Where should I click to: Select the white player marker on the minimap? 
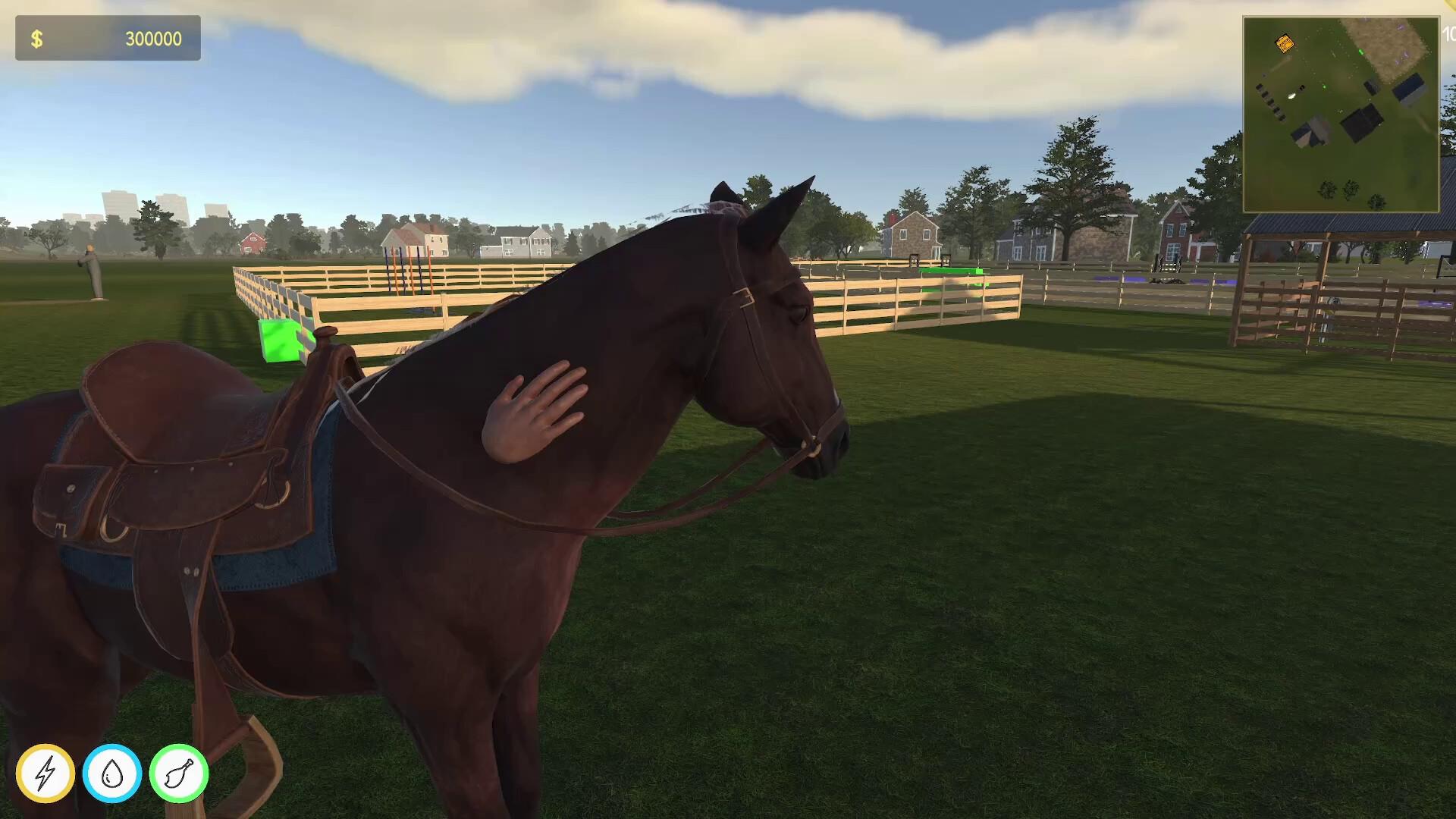point(1293,95)
